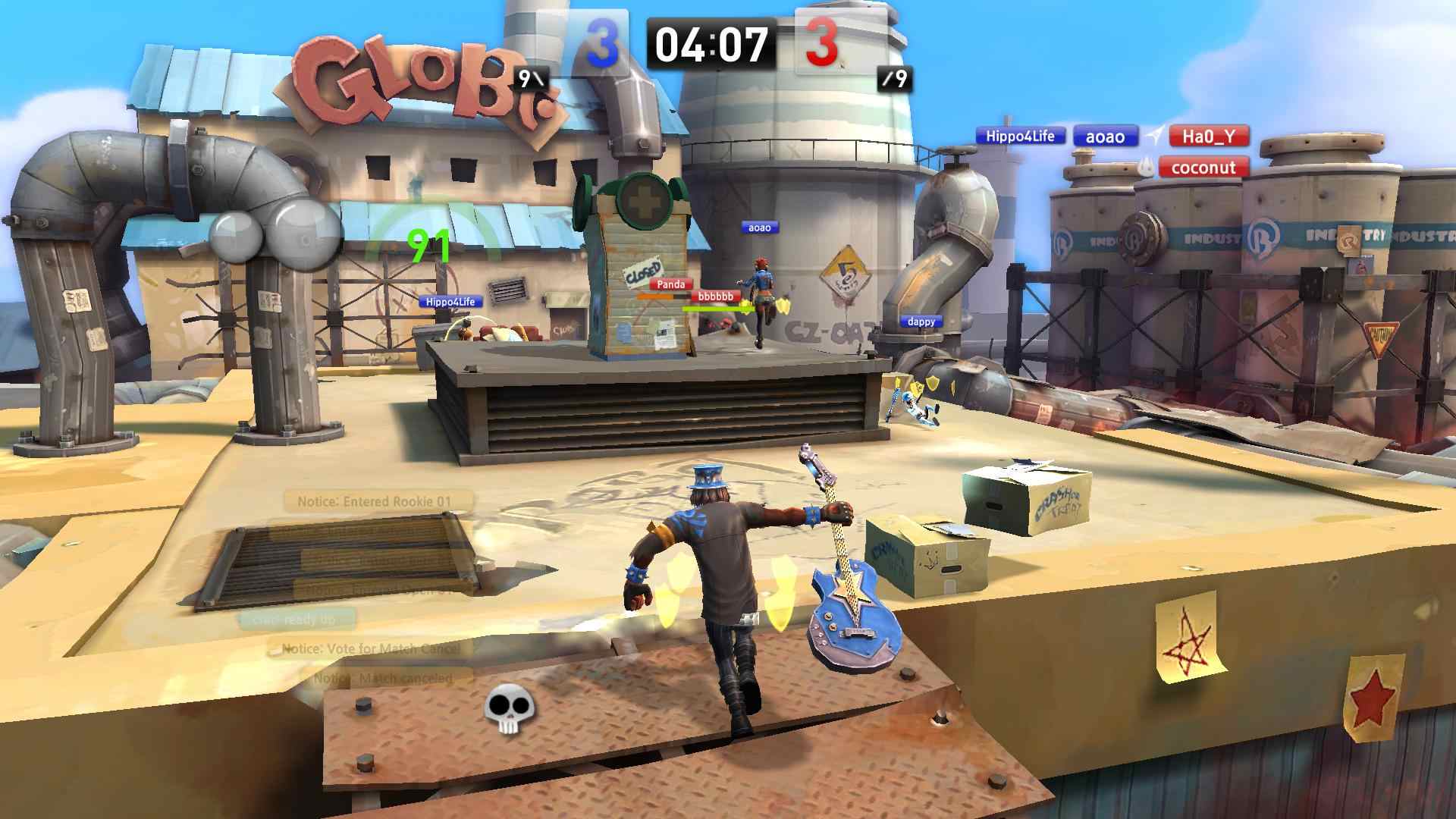The width and height of the screenshot is (1456, 819).
Task: Click the coconut entry in the kill feed
Action: pyautogui.click(x=1203, y=168)
